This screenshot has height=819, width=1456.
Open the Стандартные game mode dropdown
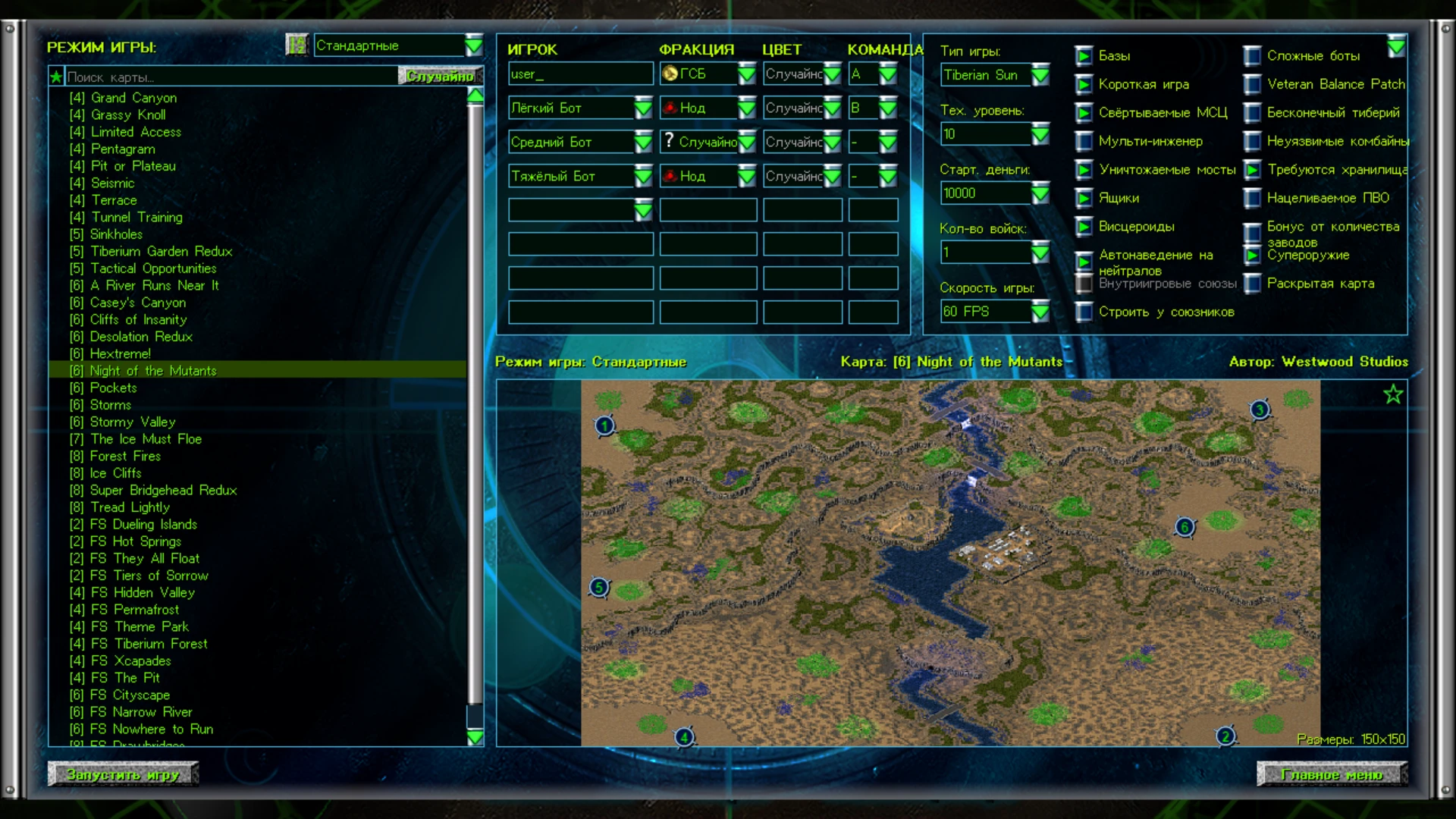pos(473,45)
